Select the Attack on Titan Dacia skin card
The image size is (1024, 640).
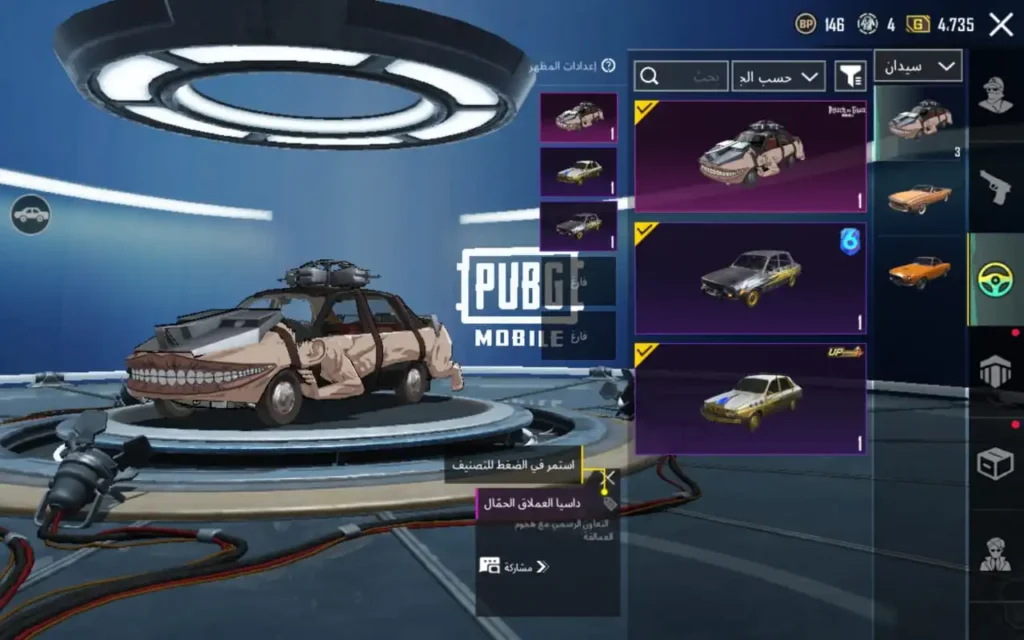point(750,155)
